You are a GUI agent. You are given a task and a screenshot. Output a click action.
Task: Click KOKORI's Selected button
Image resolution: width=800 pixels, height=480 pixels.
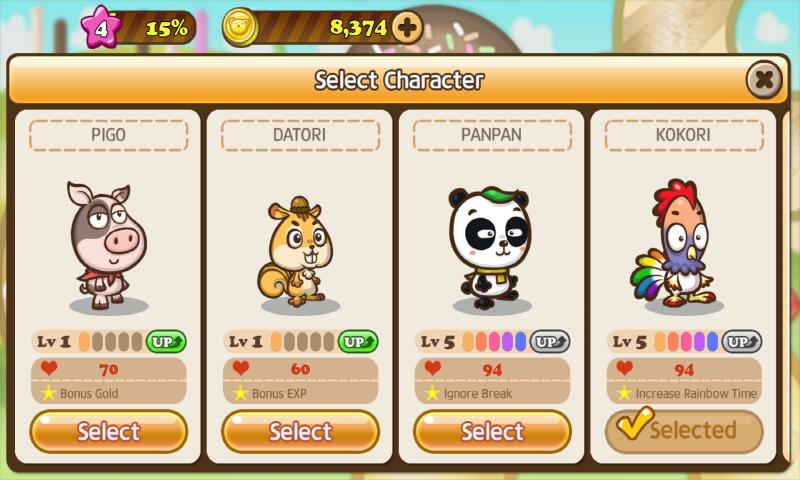[684, 431]
